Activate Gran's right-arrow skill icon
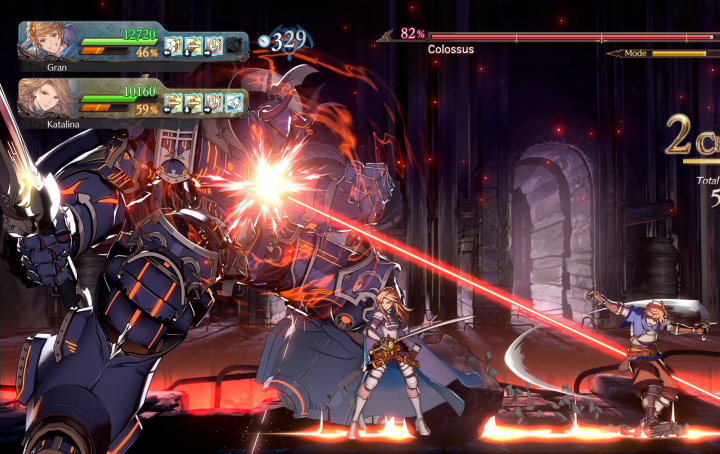 coord(213,45)
